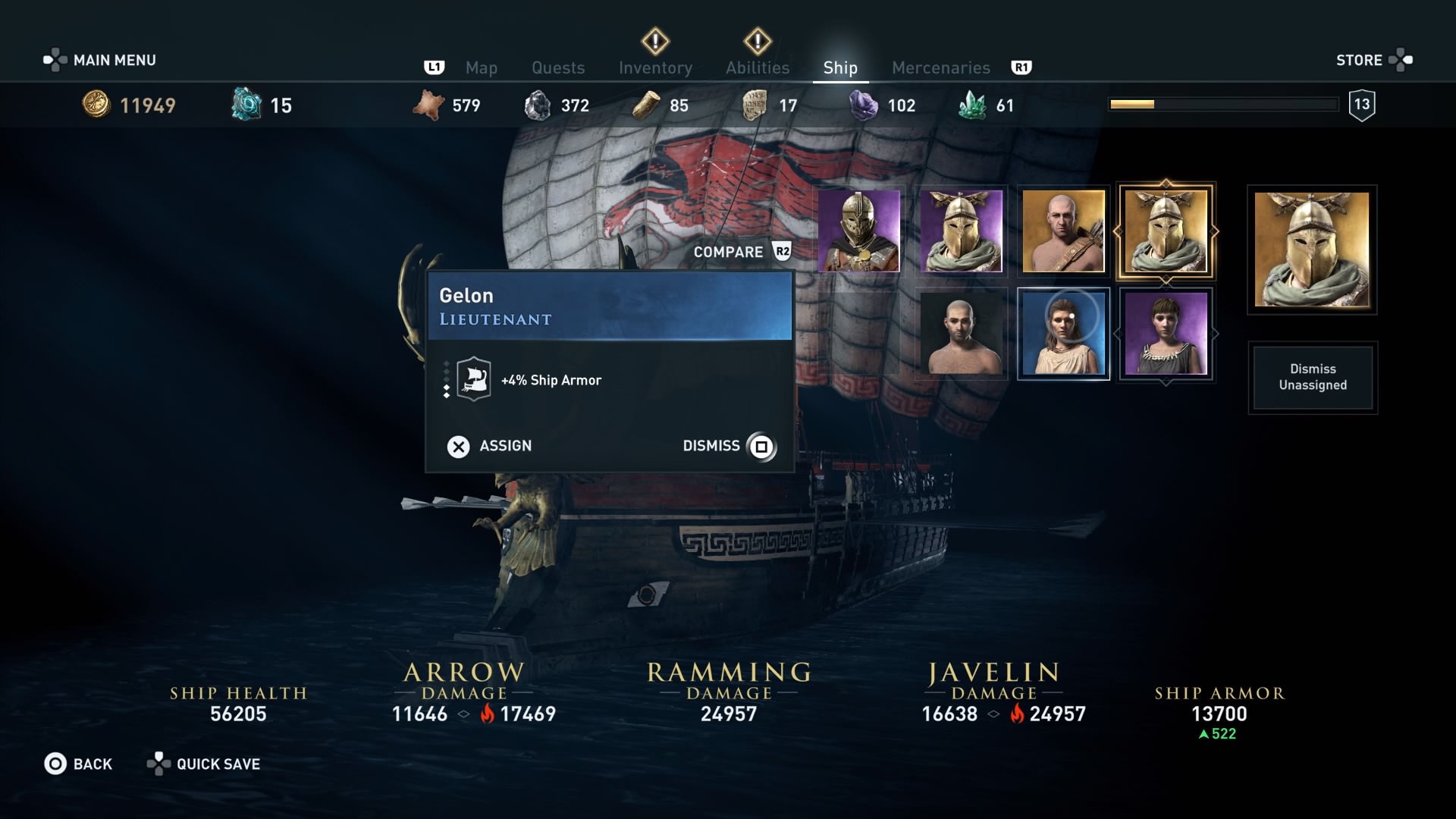Screen dimensions: 1456x819
Task: Choose the highlighted gold helmet lieutenant portrait
Action: pyautogui.click(x=1166, y=231)
